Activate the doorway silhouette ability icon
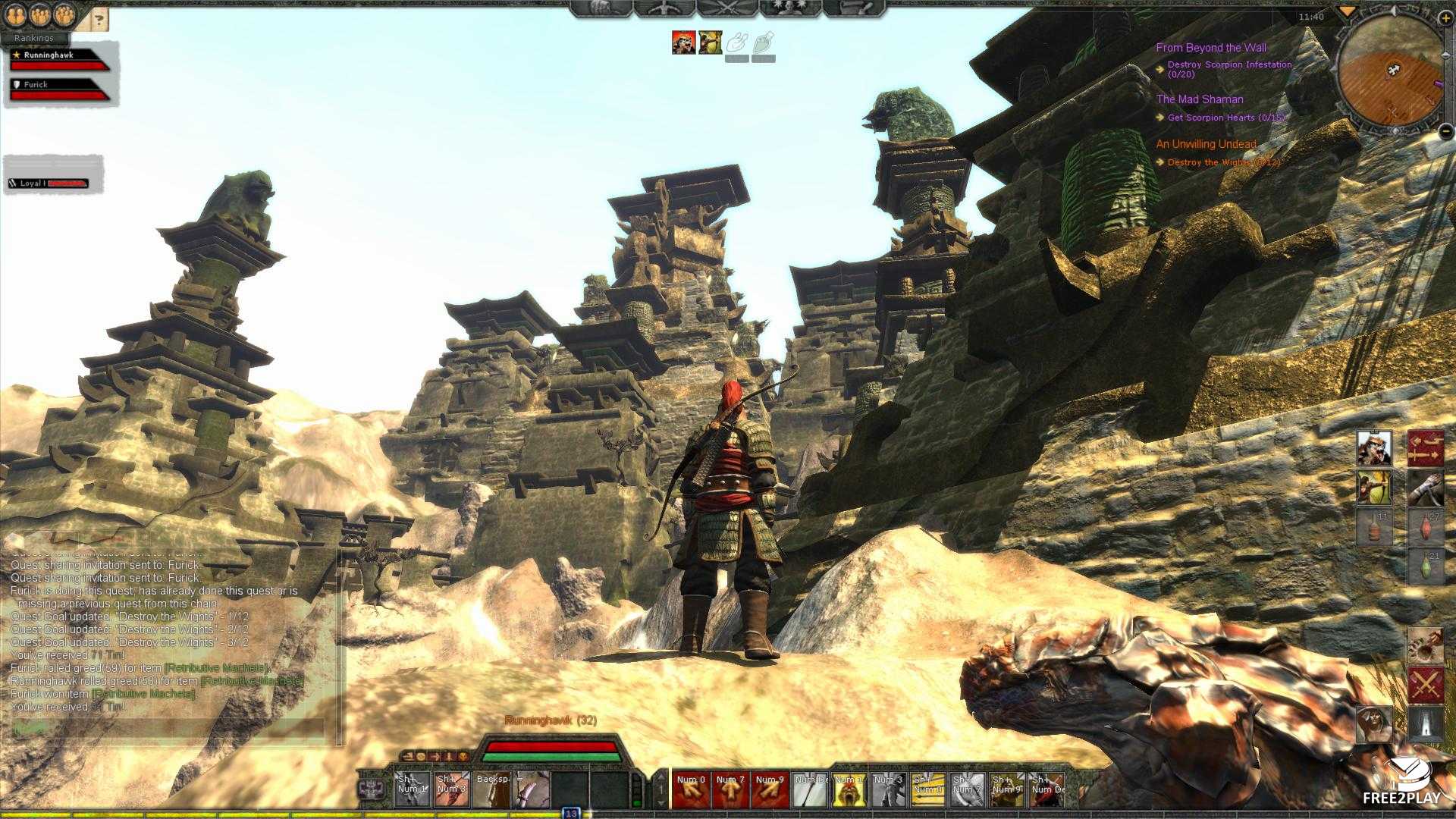Screen dimensions: 1456x819 tap(1425, 723)
